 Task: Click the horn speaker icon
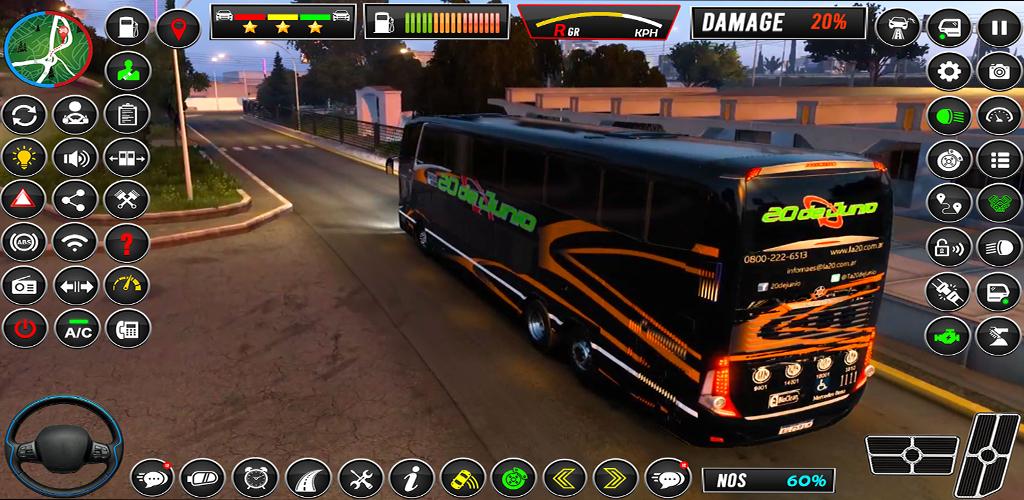pos(75,157)
